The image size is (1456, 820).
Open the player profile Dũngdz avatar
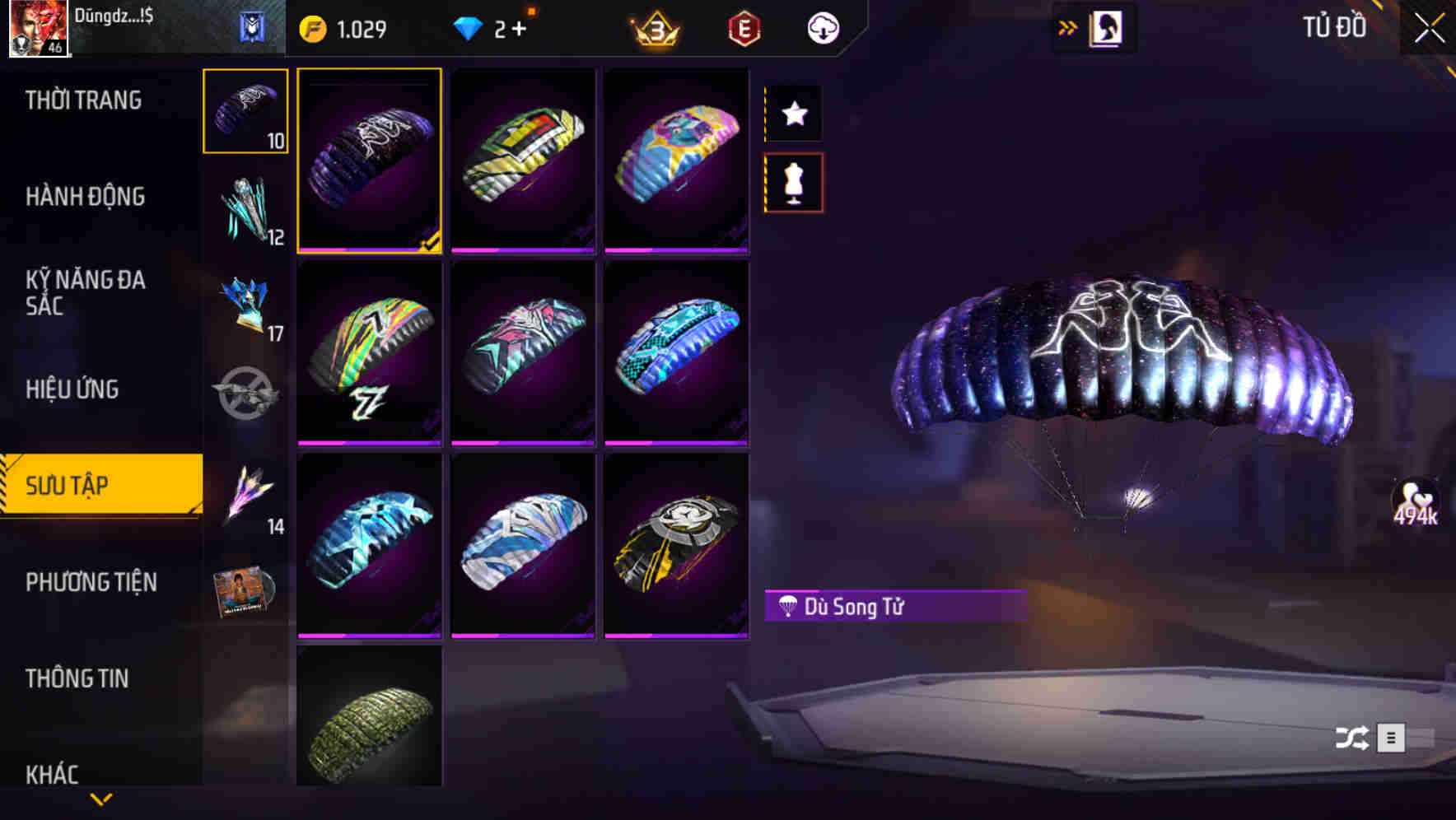[x=39, y=29]
